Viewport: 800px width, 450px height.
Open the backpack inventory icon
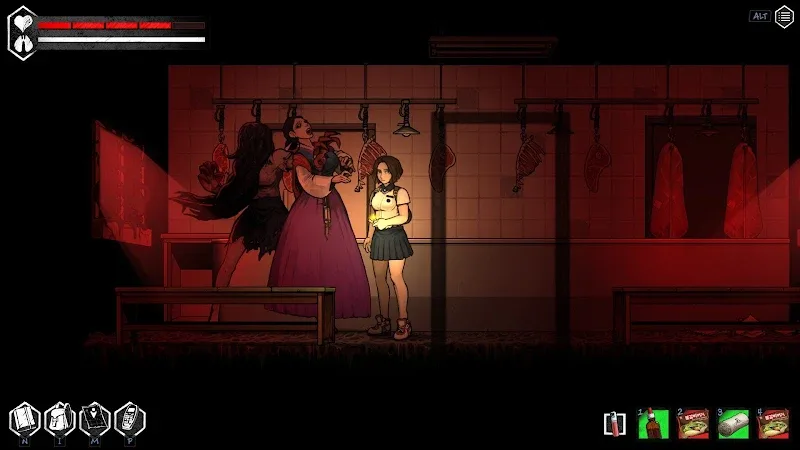(x=59, y=417)
